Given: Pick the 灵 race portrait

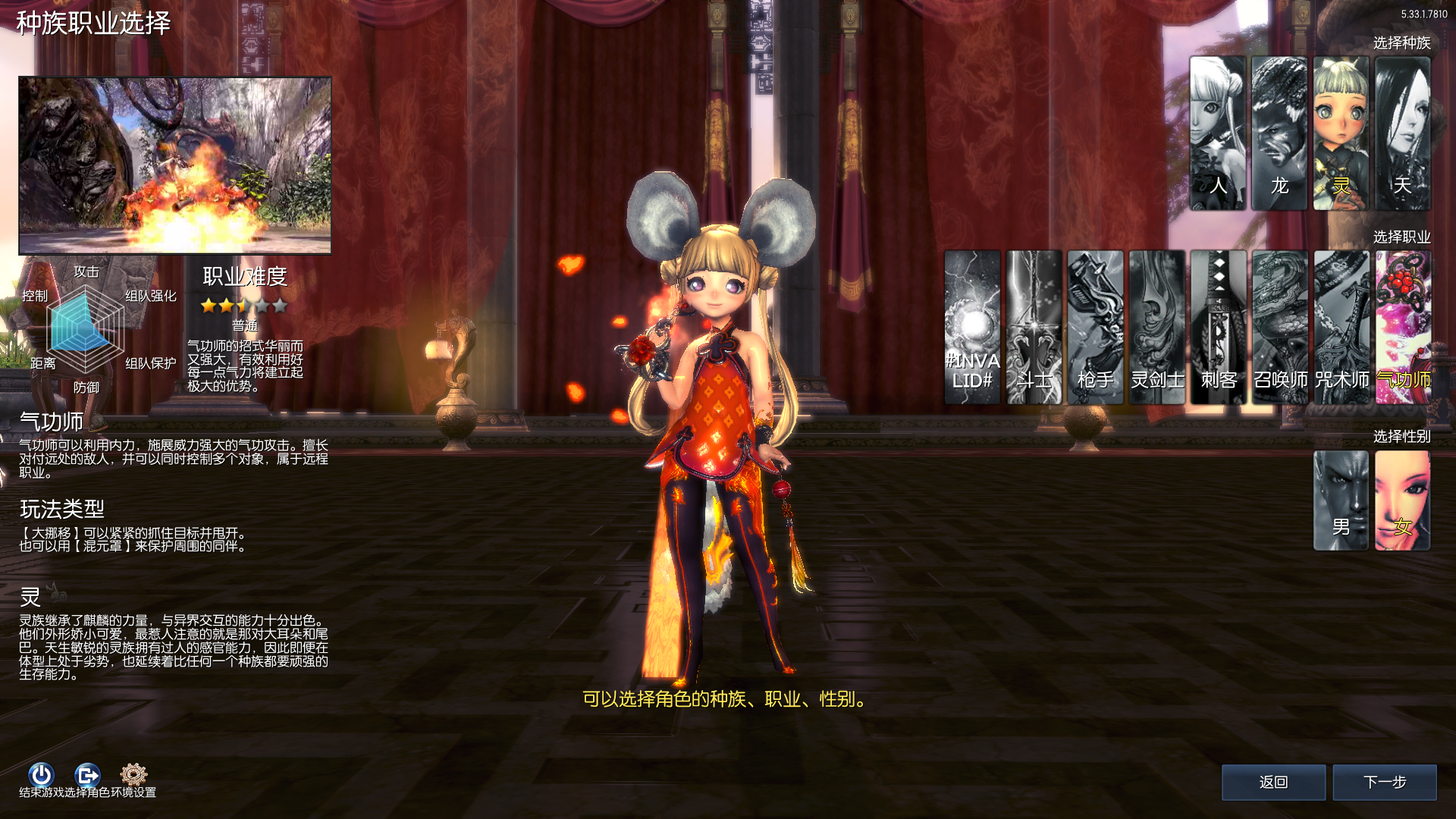Looking at the screenshot, I should pos(1341,133).
